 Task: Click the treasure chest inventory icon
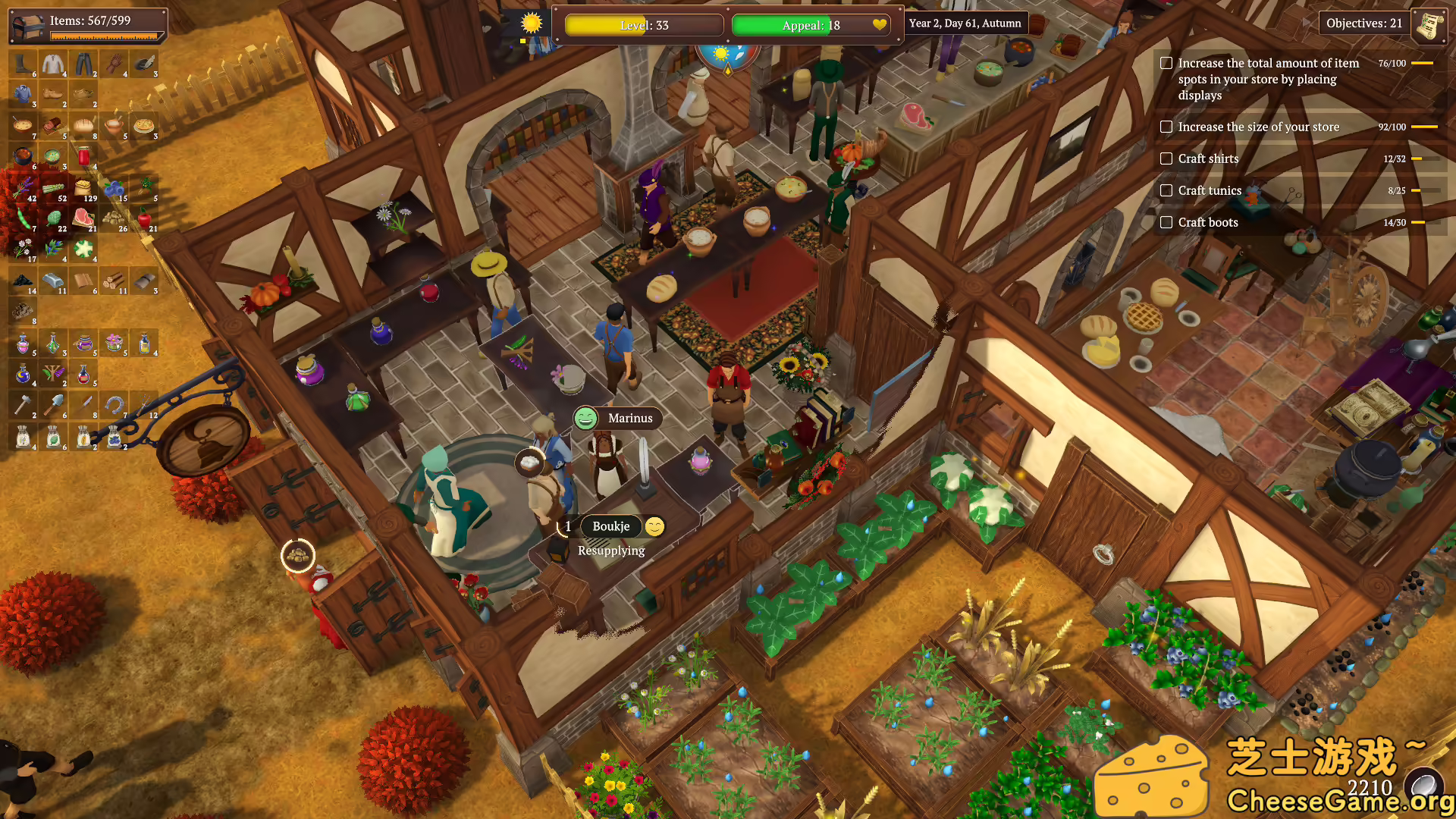27,26
